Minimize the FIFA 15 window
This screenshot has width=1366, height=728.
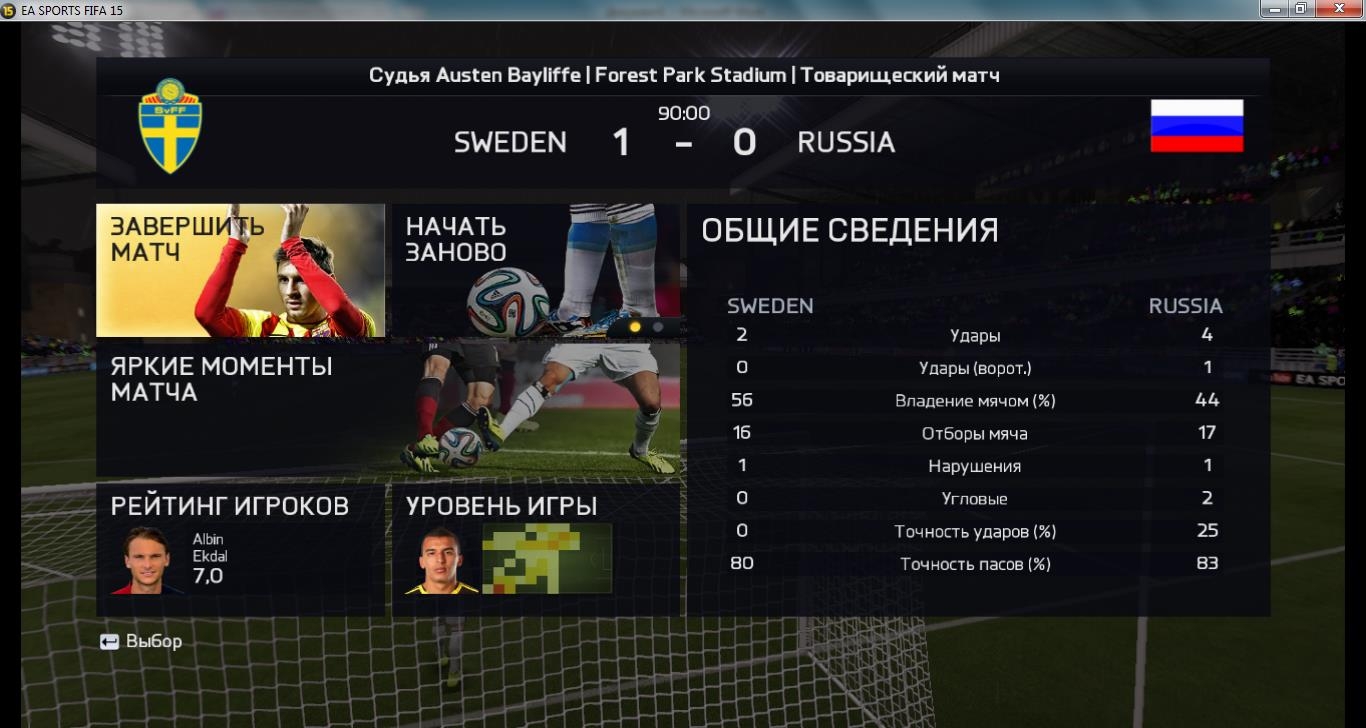[x=1274, y=9]
